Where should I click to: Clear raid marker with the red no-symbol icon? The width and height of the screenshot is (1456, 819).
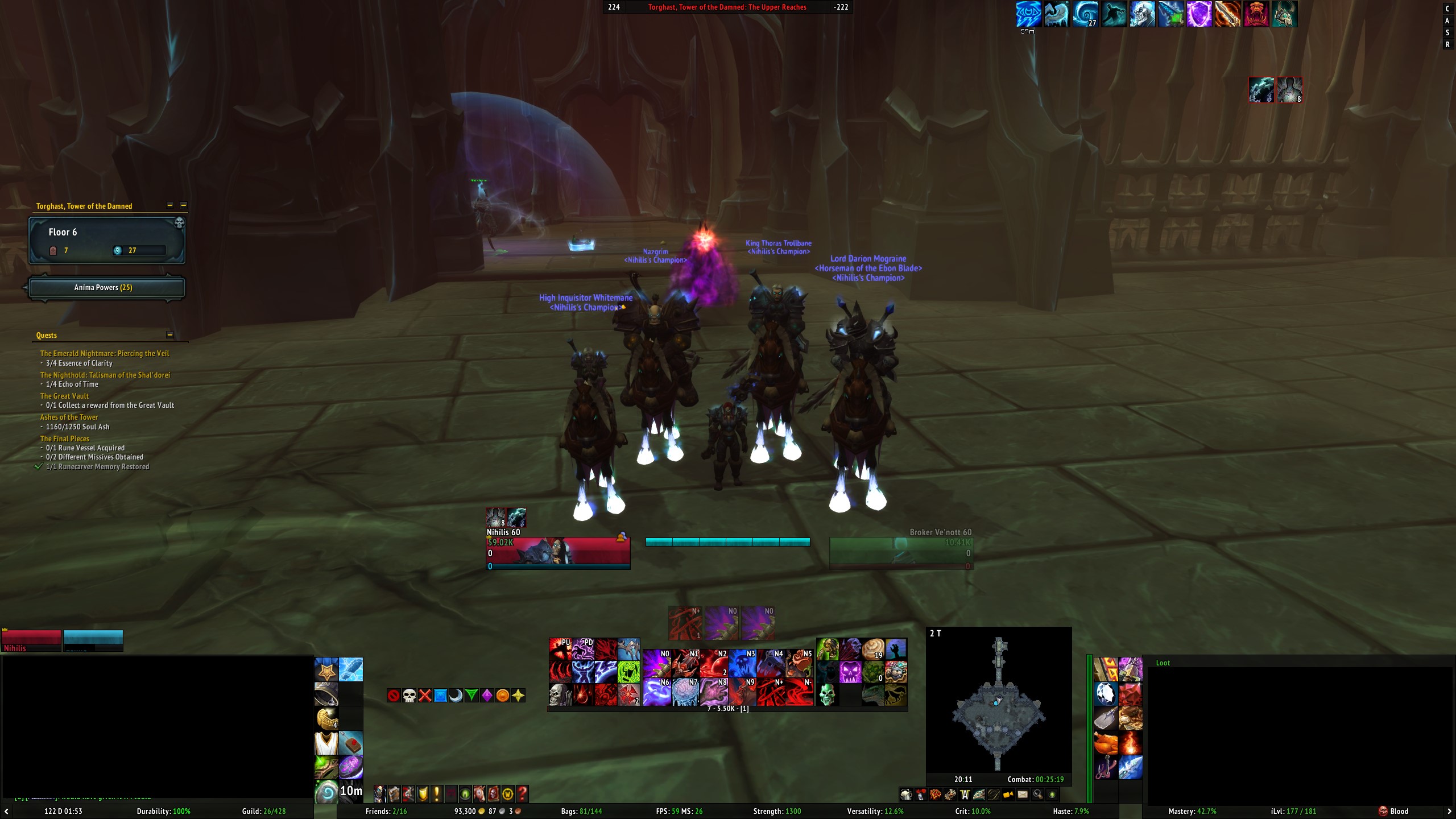[x=394, y=694]
